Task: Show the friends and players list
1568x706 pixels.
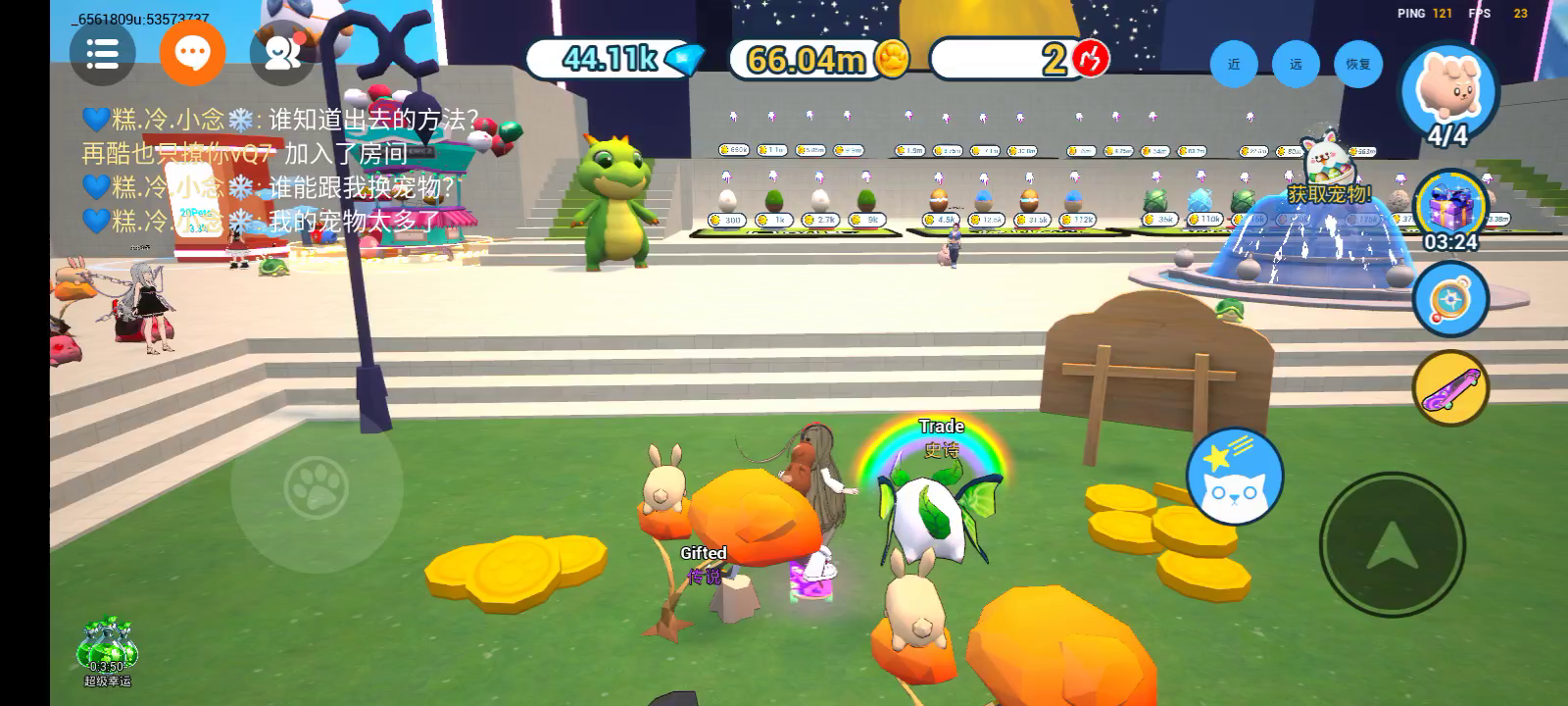Action: [282, 53]
